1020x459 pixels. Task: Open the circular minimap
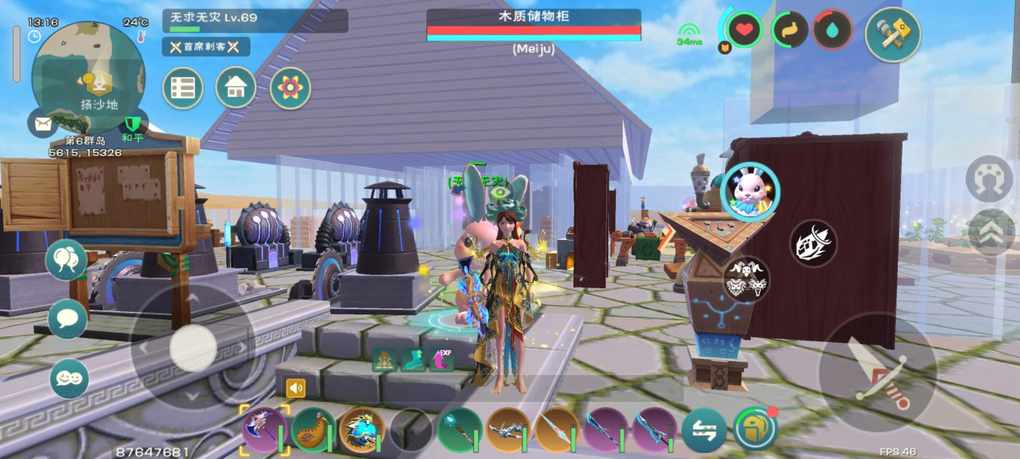tap(88, 76)
